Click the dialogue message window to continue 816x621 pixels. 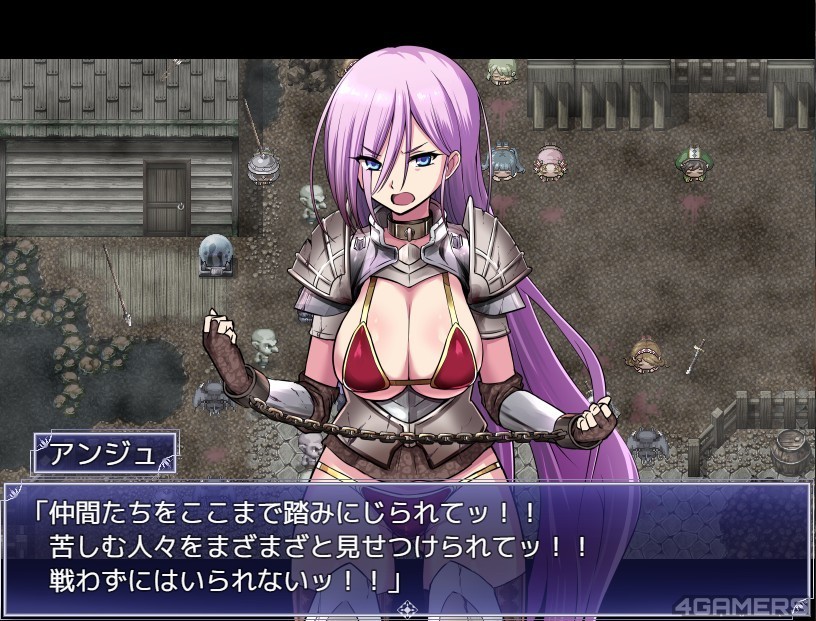[x=407, y=545]
